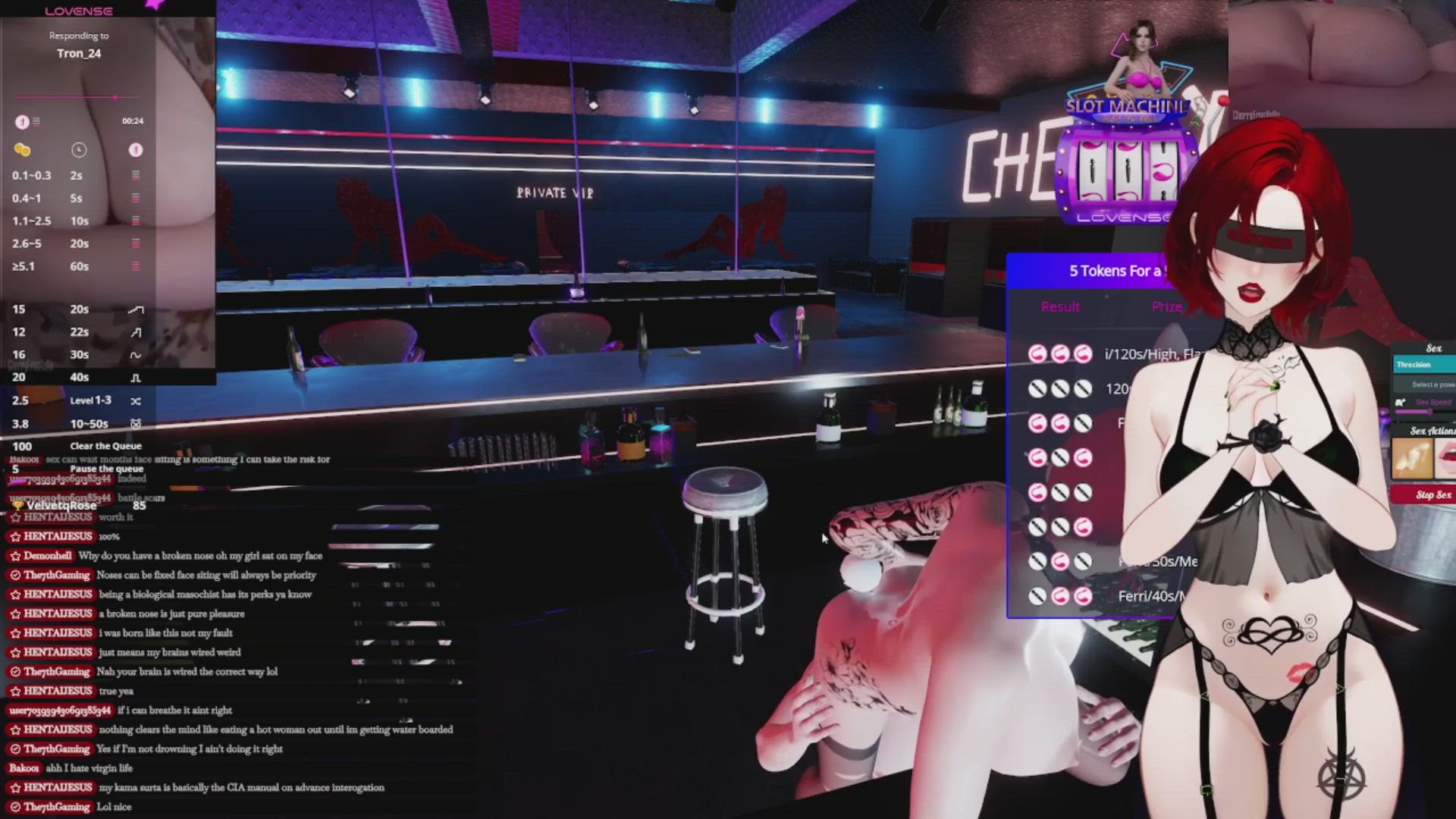The image size is (1456, 819).
Task: Choose the orange splash action thumbnail
Action: pos(1410,459)
